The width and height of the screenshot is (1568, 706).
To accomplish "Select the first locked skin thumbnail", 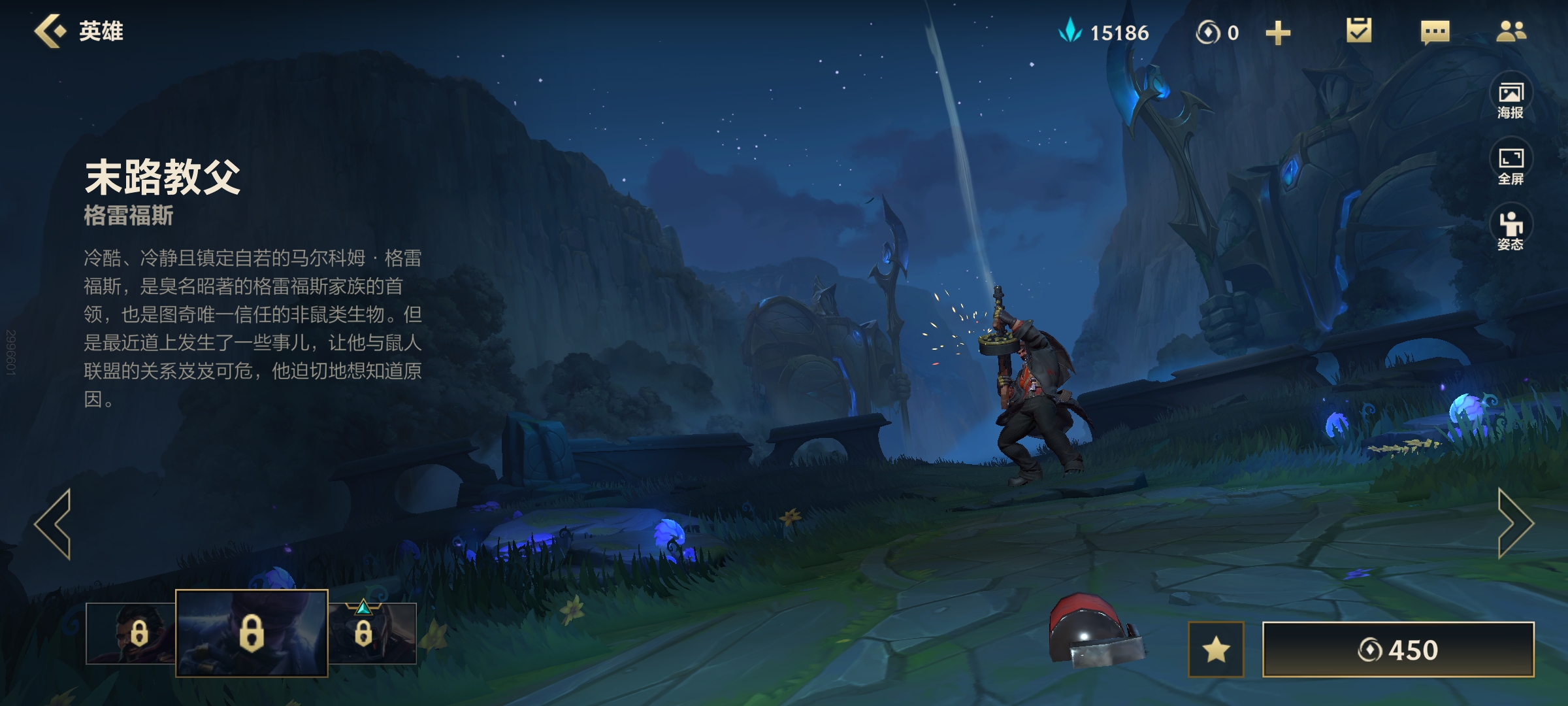I will pyautogui.click(x=131, y=633).
